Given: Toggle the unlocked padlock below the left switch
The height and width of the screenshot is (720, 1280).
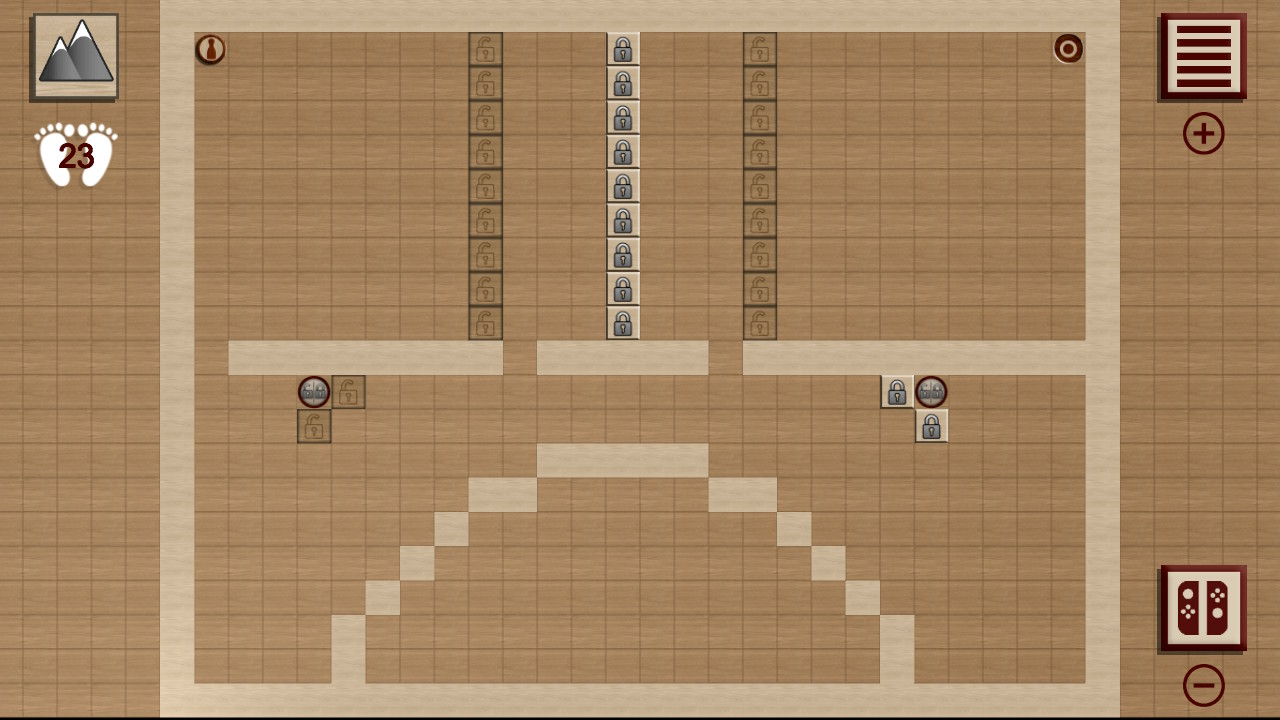Looking at the screenshot, I should [313, 426].
